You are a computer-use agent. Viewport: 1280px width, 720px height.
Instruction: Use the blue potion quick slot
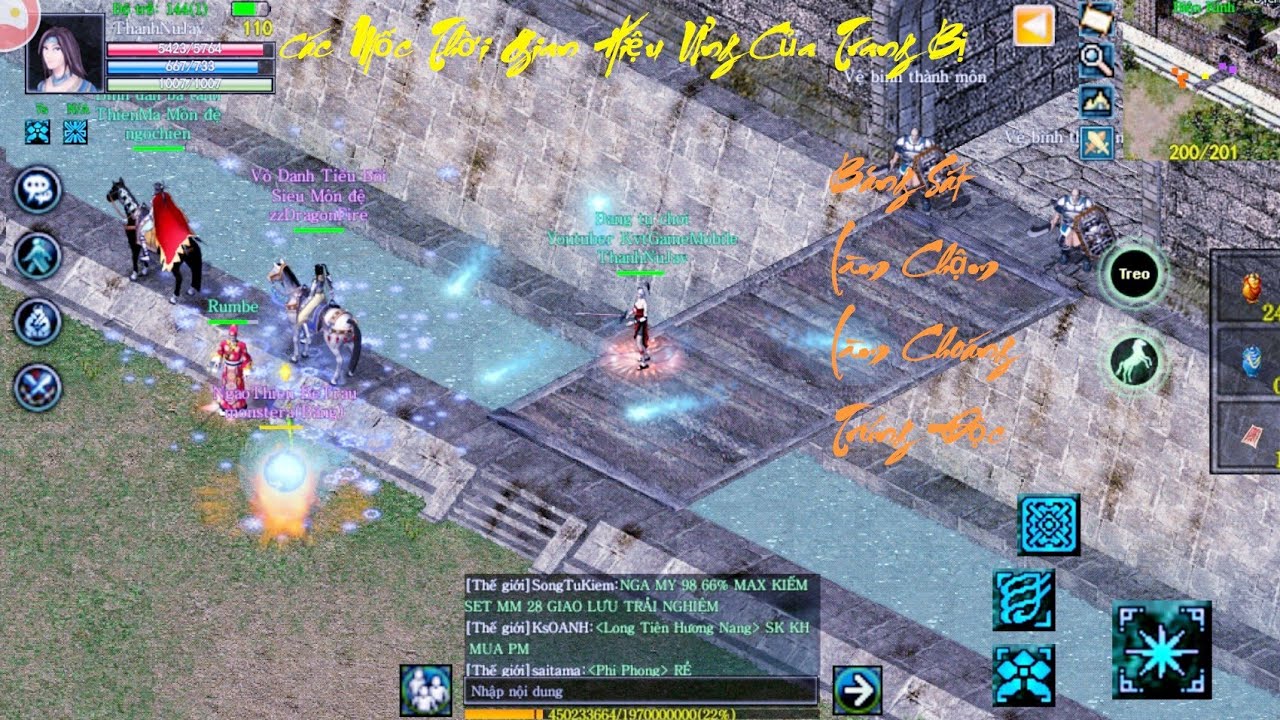coord(1251,361)
